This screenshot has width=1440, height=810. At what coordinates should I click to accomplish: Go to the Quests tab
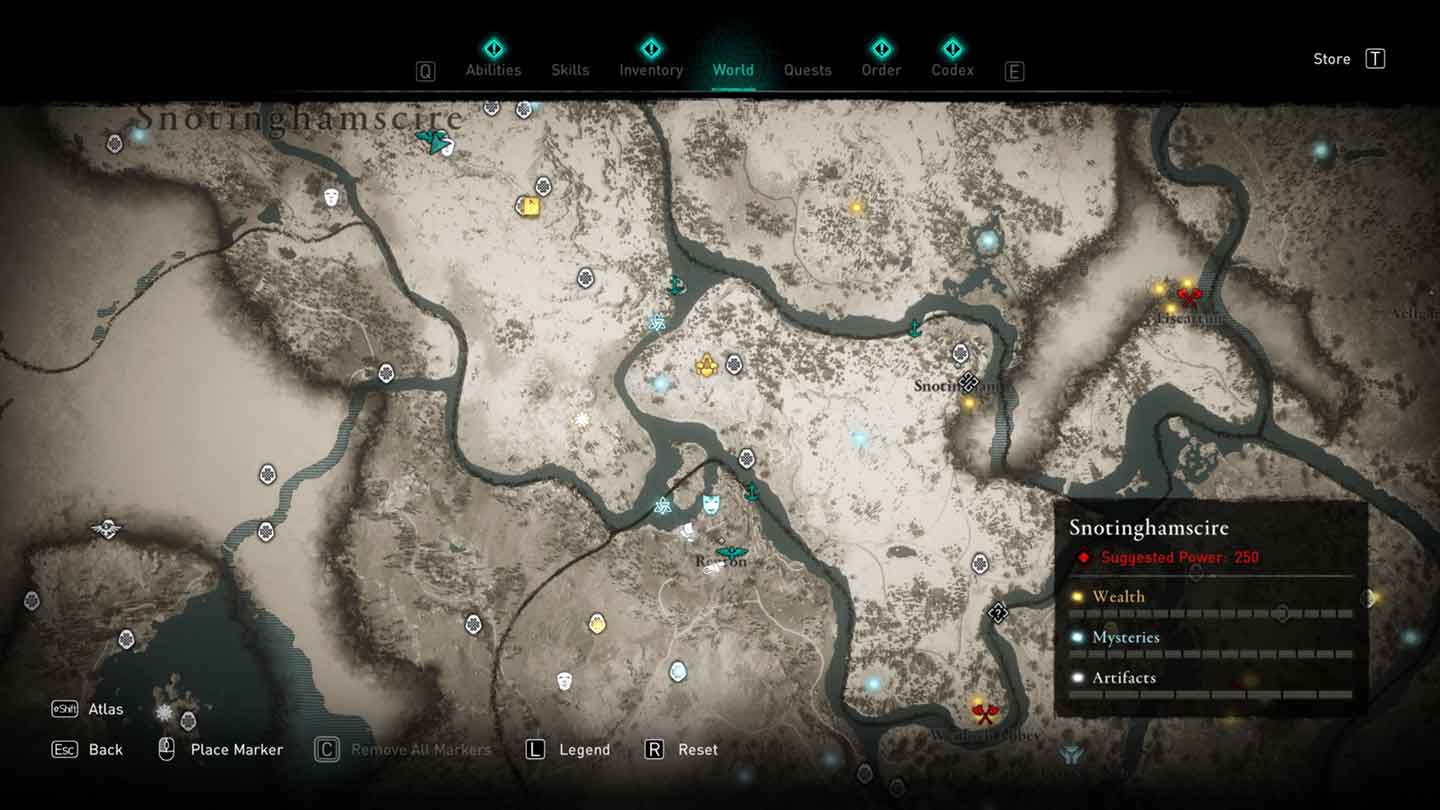click(807, 70)
